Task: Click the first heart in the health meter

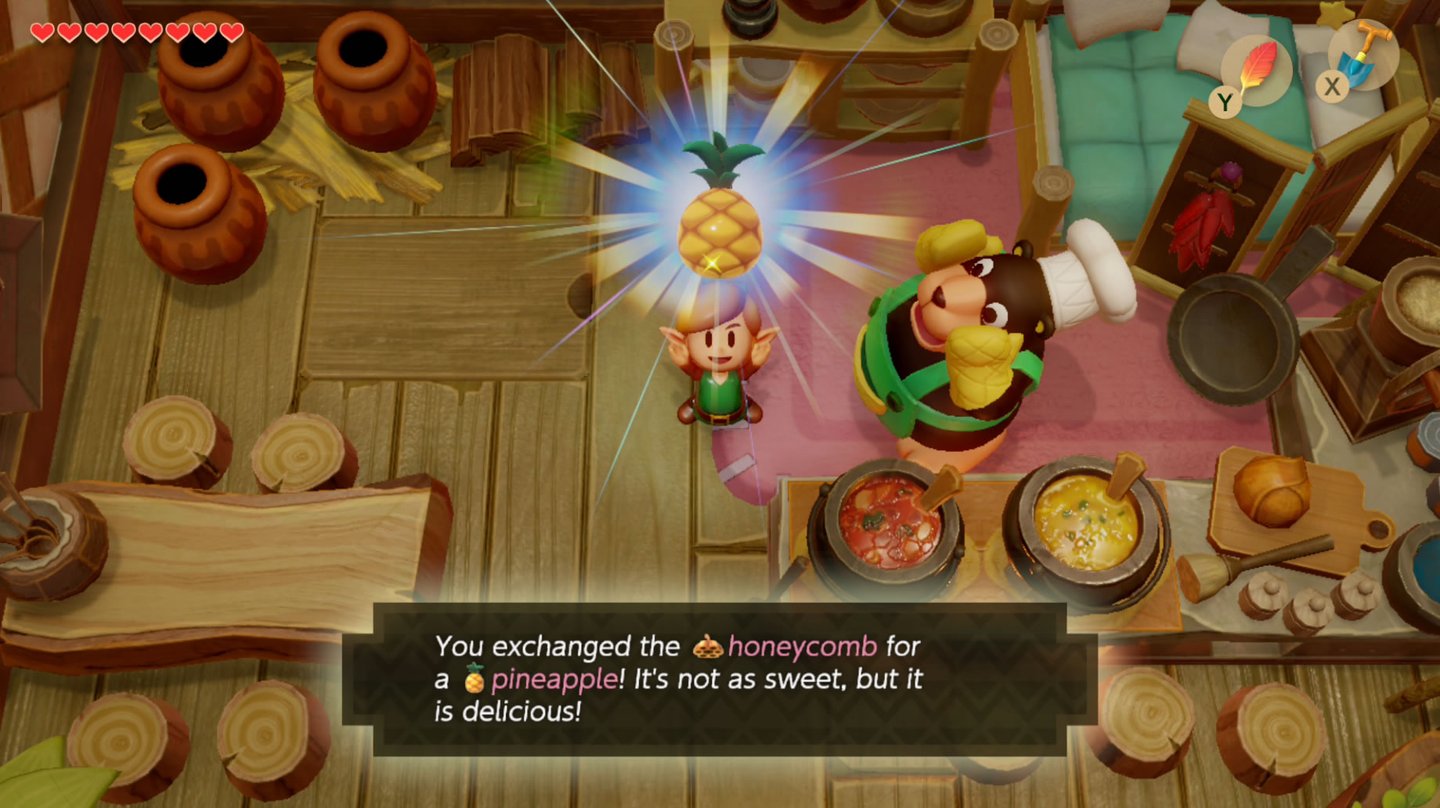Action: [x=41, y=31]
